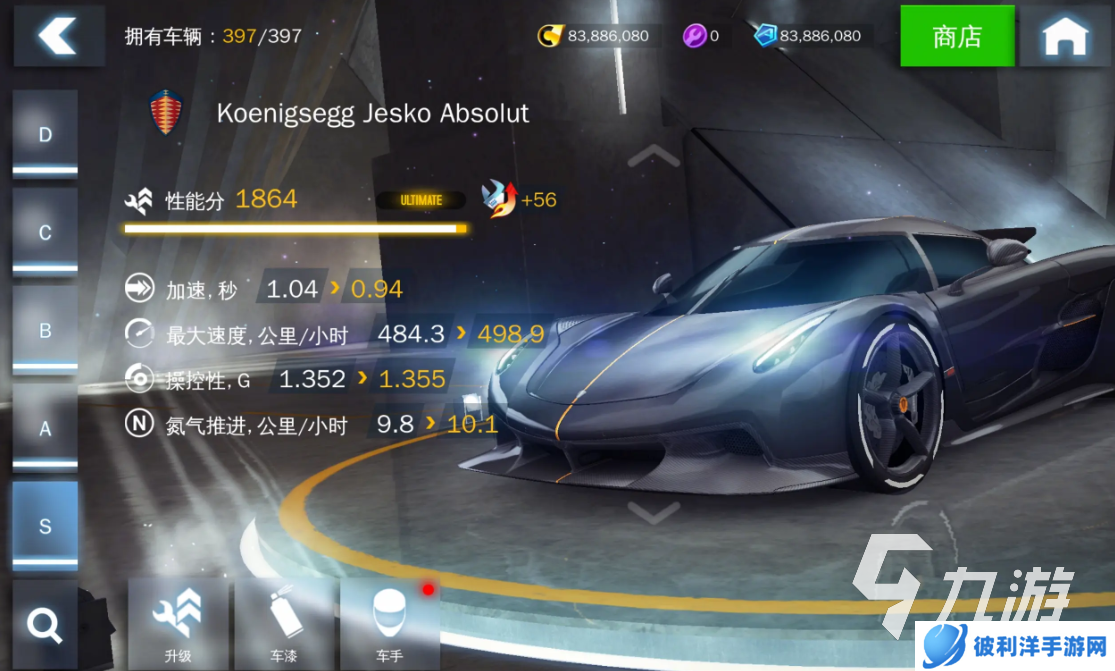
Task: Open the car search magnifier
Action: pos(45,625)
